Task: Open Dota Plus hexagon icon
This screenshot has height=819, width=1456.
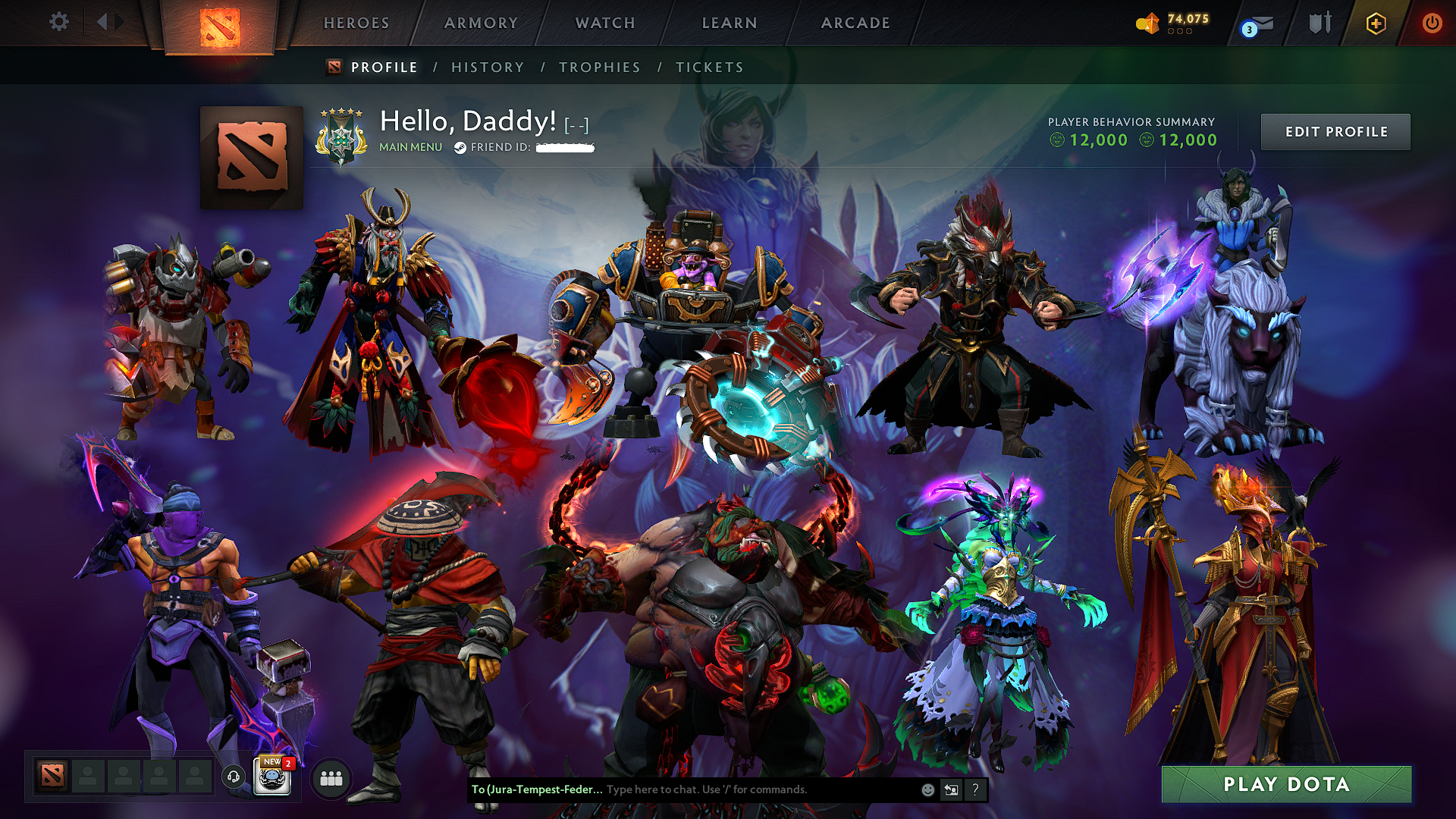Action: tap(1376, 23)
